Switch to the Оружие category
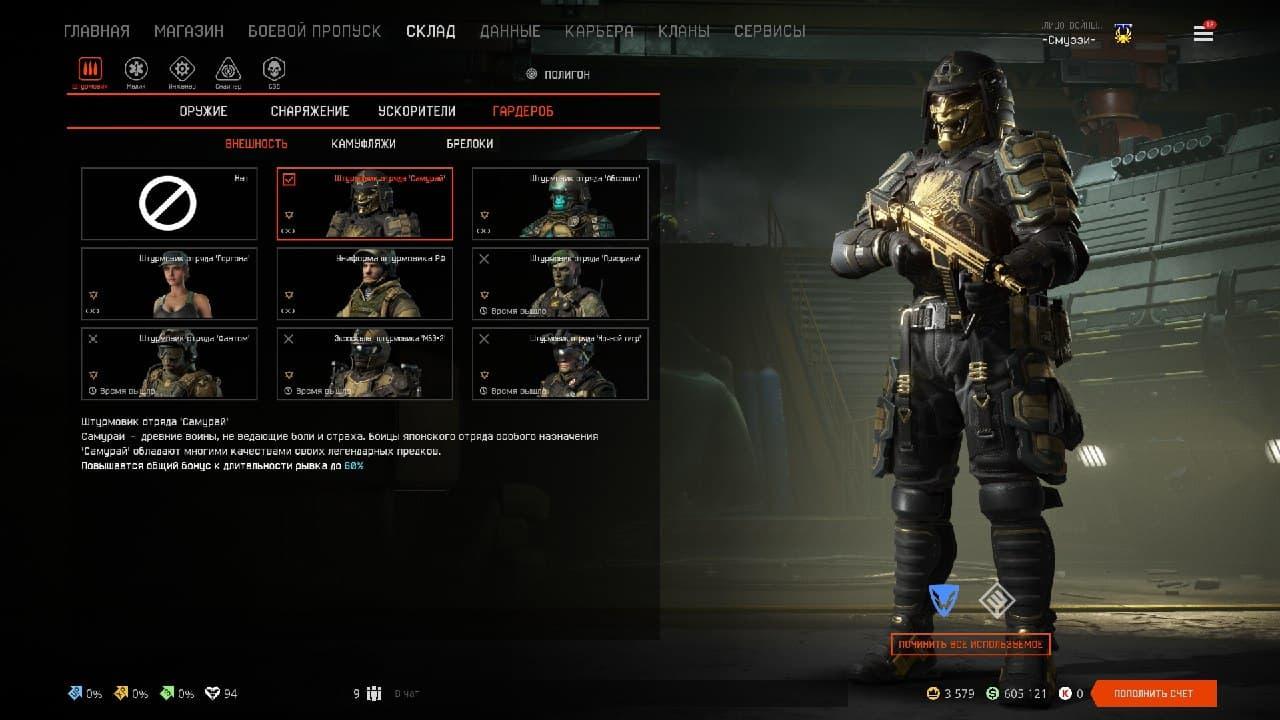The height and width of the screenshot is (720, 1280). pyautogui.click(x=204, y=111)
